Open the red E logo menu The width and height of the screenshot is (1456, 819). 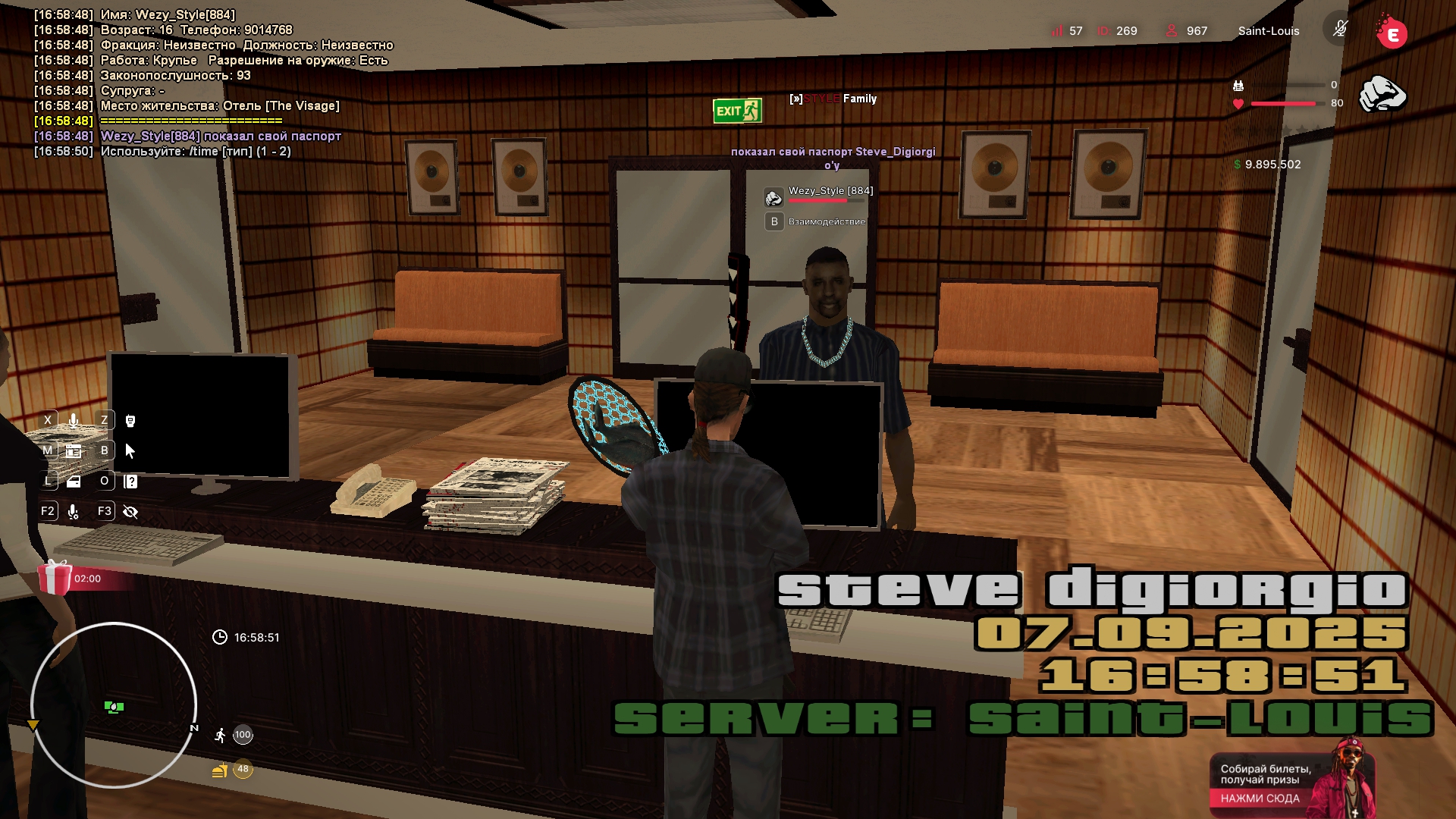click(1392, 33)
